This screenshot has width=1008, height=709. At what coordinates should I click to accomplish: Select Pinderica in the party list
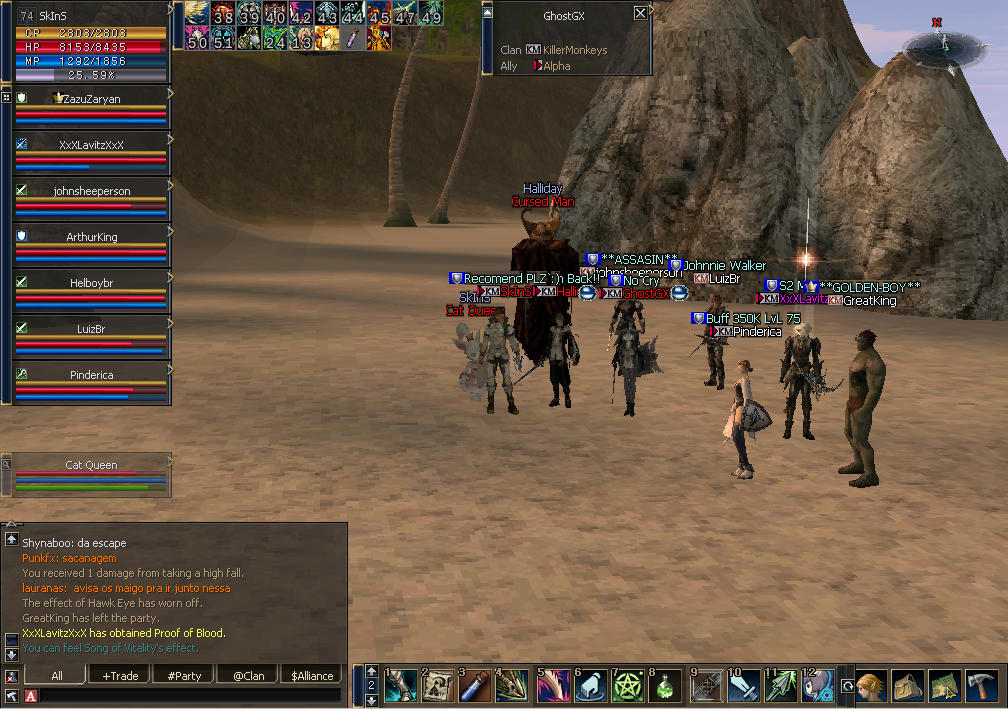click(x=91, y=375)
